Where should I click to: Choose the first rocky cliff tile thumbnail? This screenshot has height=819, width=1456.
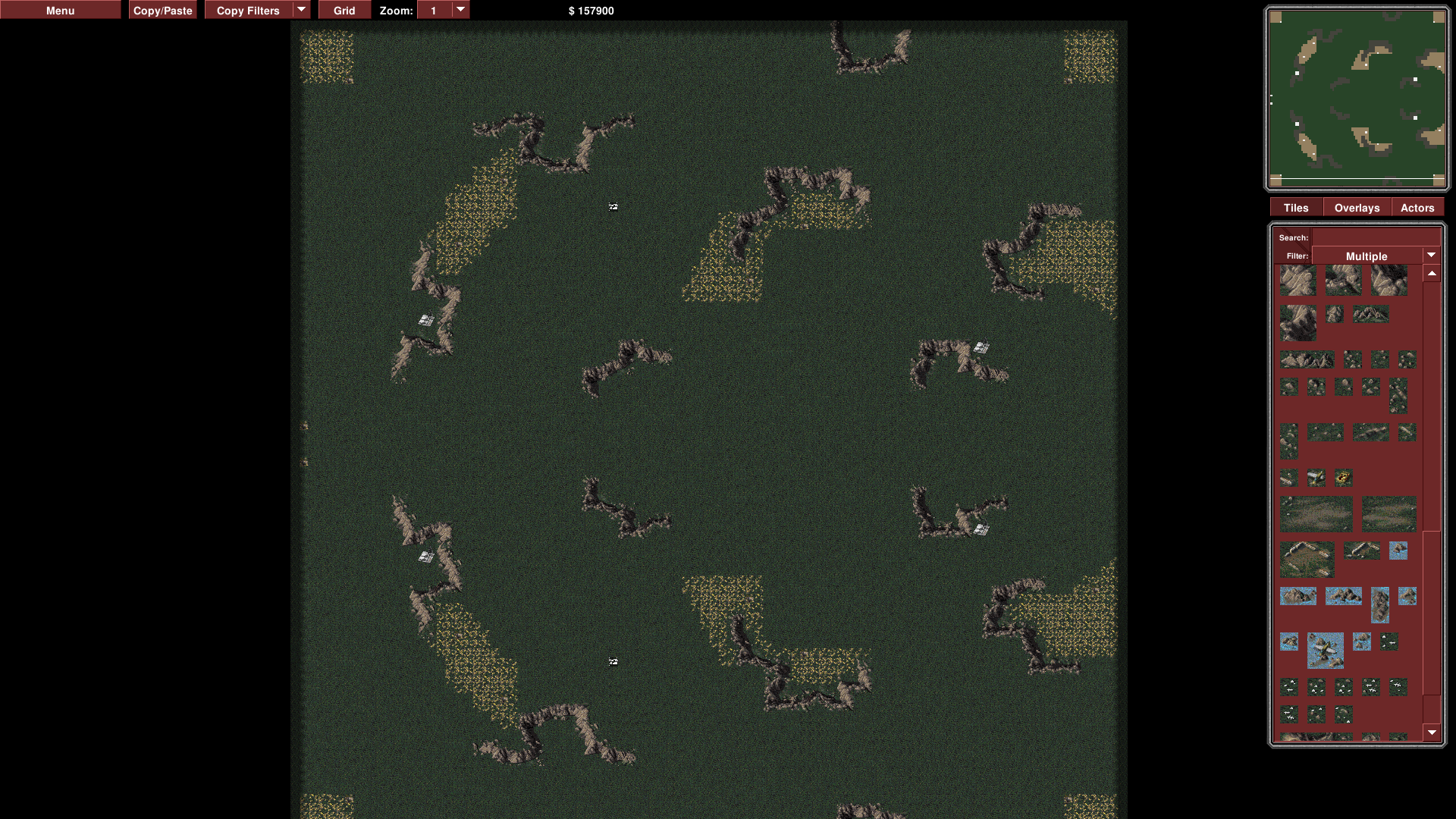click(1298, 281)
